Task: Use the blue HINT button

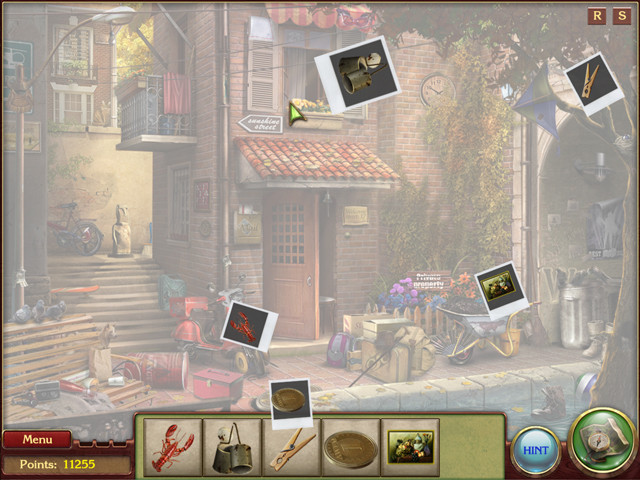Action: pos(535,450)
